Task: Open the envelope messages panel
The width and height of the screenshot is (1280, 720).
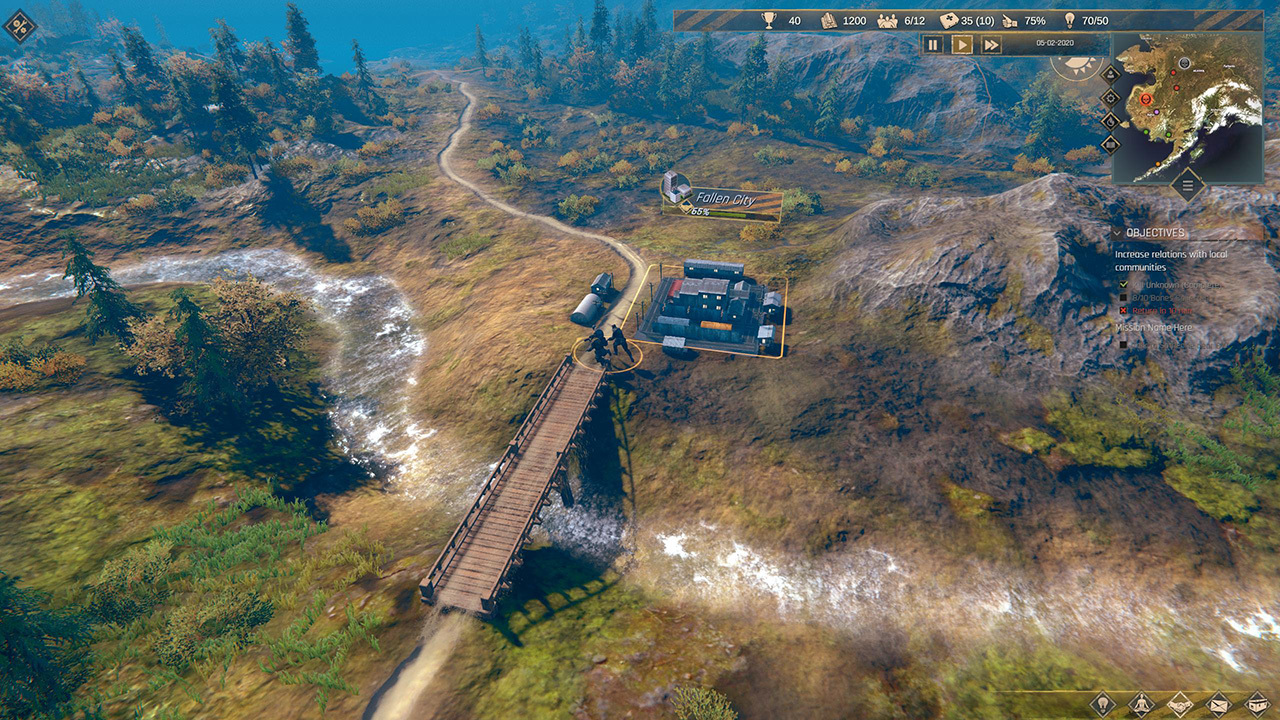Action: point(1218,704)
